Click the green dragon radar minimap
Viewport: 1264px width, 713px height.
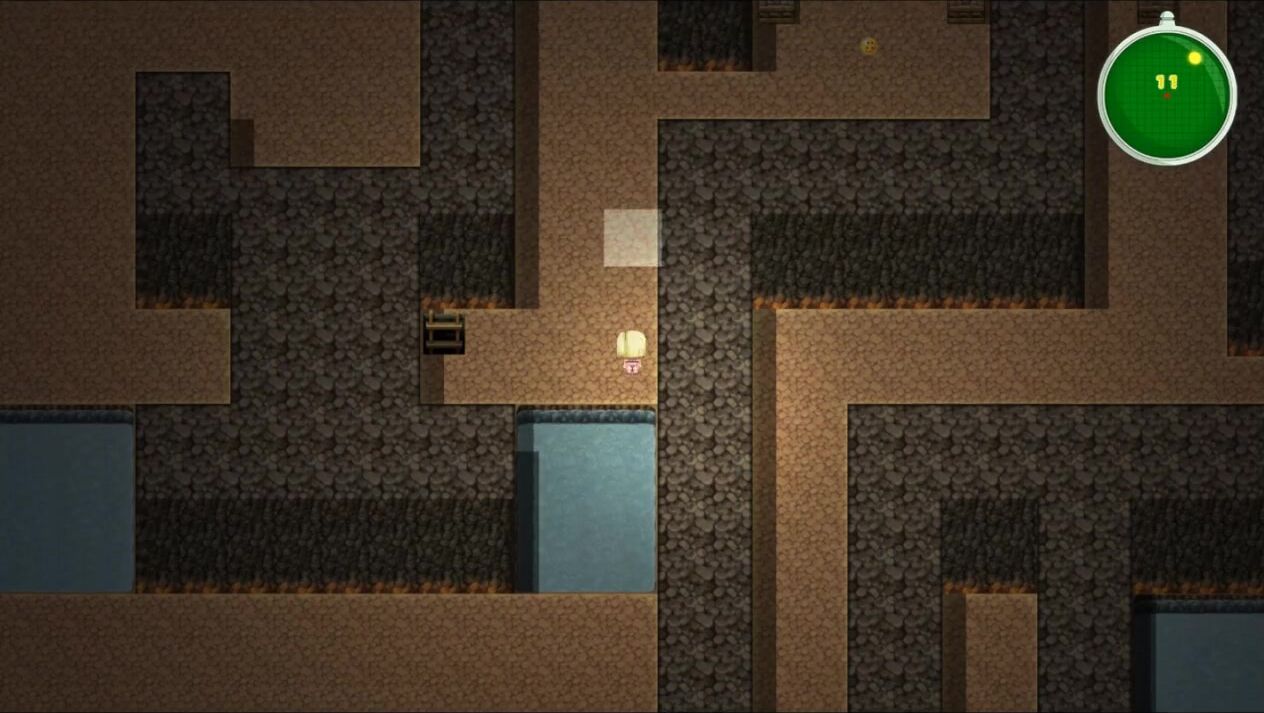[1166, 92]
